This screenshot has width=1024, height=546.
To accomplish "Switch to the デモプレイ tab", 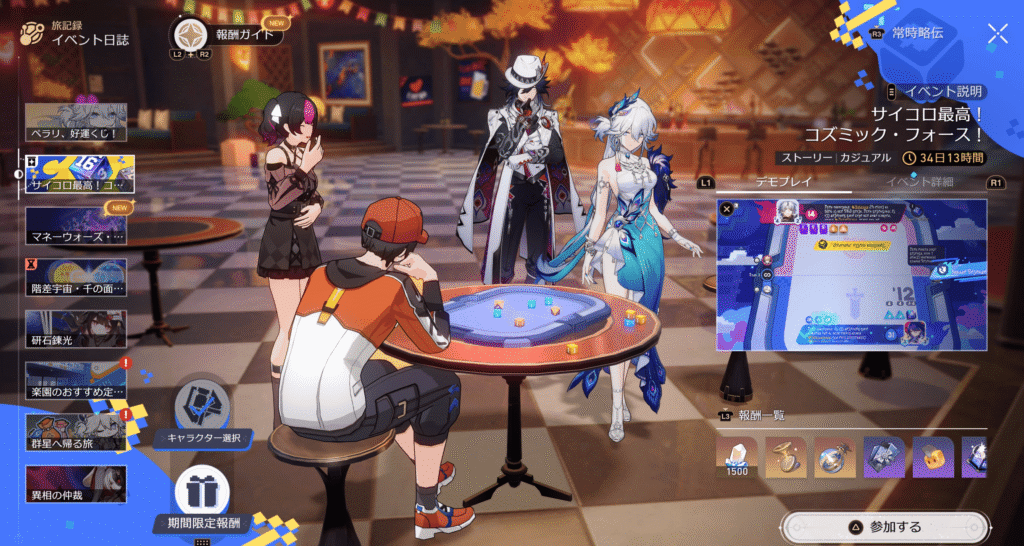I will pos(782,182).
